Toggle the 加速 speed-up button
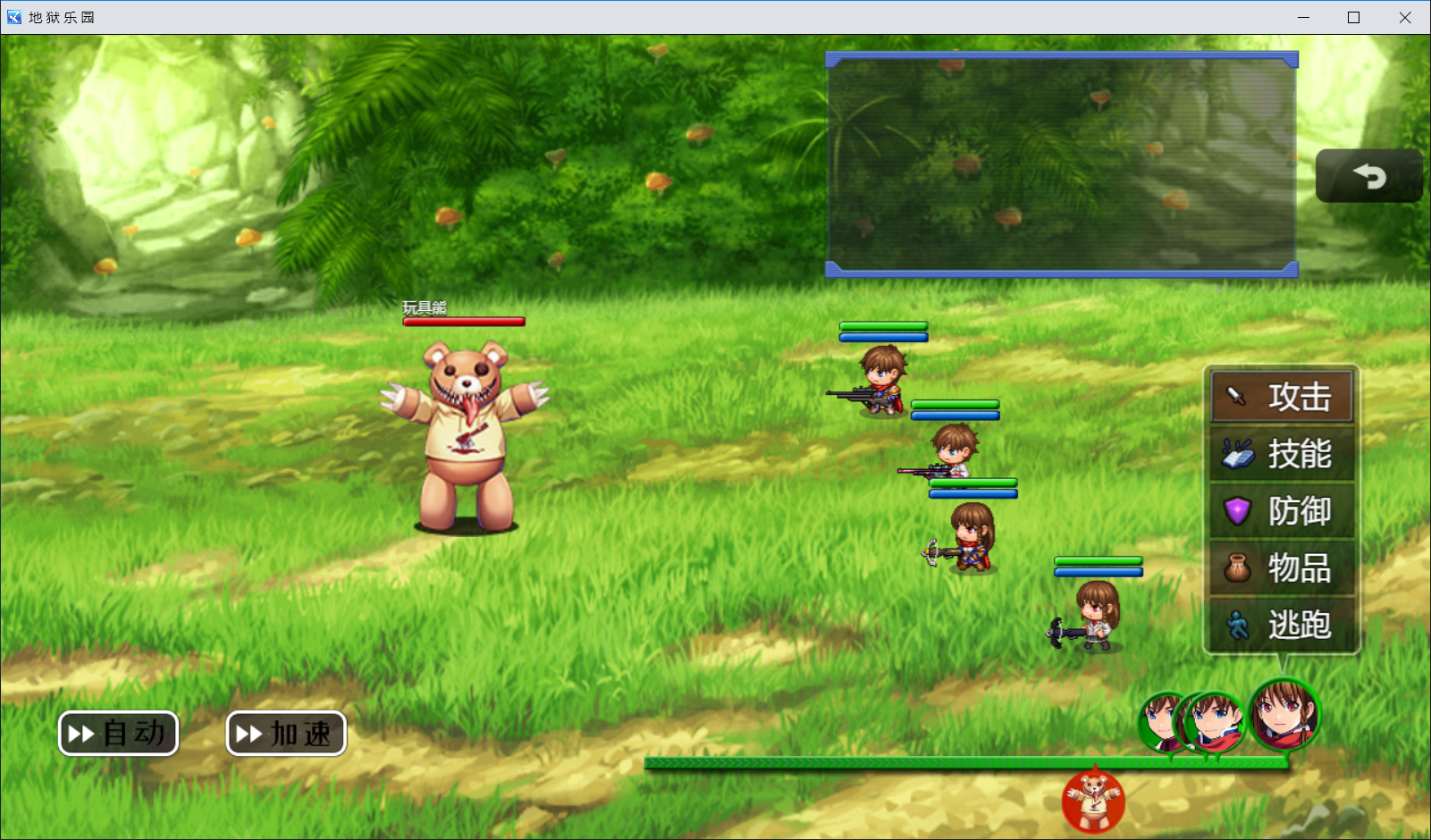 pyautogui.click(x=286, y=734)
